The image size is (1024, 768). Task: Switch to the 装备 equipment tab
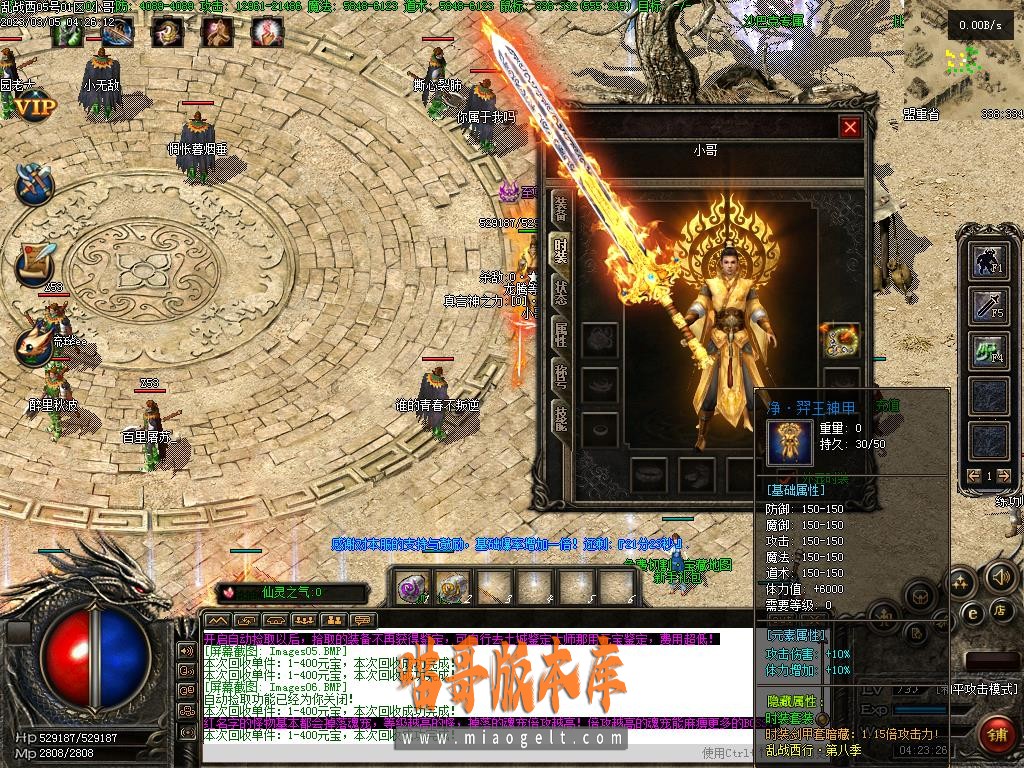[561, 208]
